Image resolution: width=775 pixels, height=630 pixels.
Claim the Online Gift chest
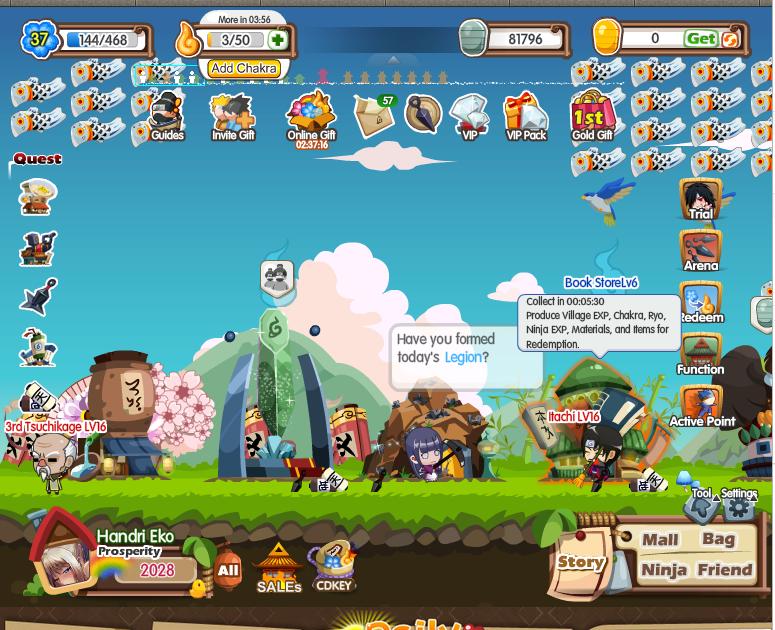[311, 118]
